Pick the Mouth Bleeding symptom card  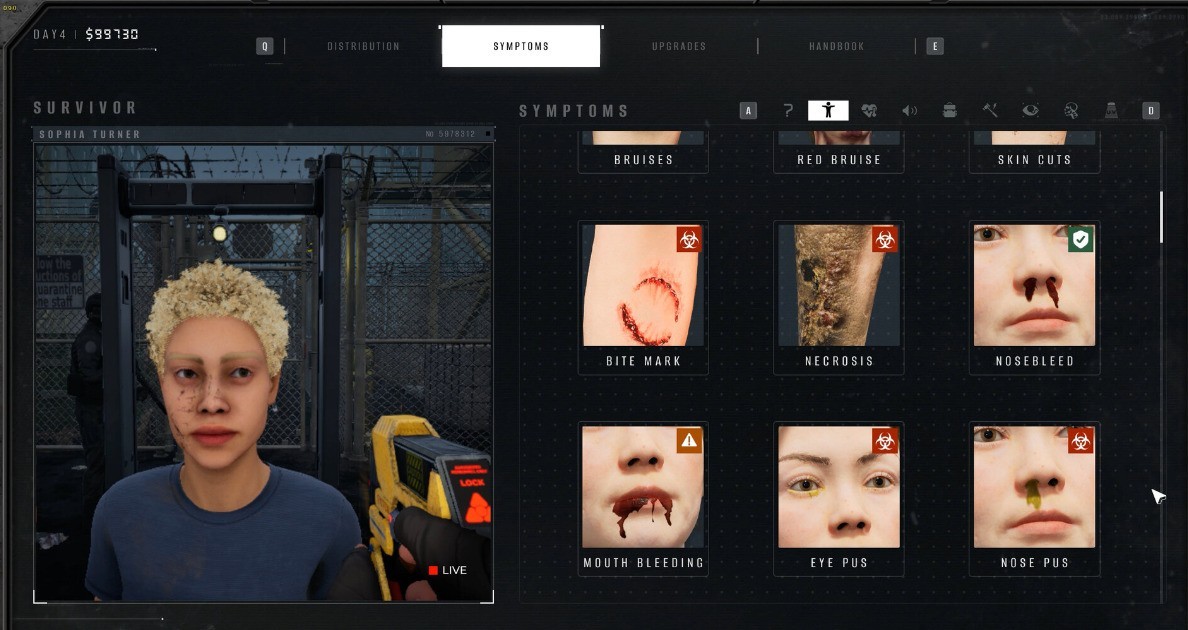[643, 498]
